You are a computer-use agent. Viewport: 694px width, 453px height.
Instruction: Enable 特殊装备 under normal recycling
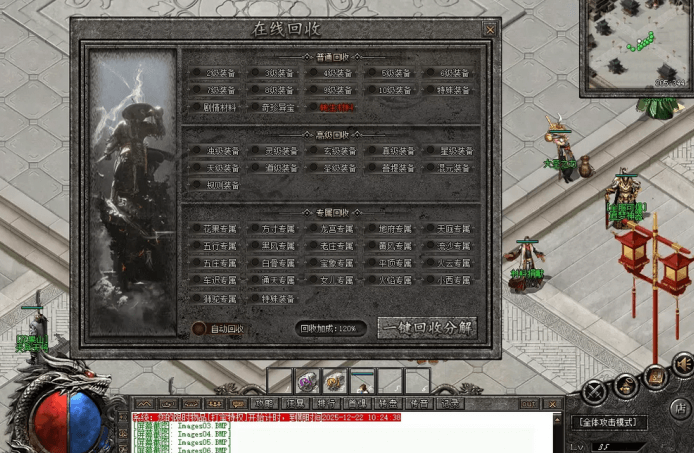431,90
